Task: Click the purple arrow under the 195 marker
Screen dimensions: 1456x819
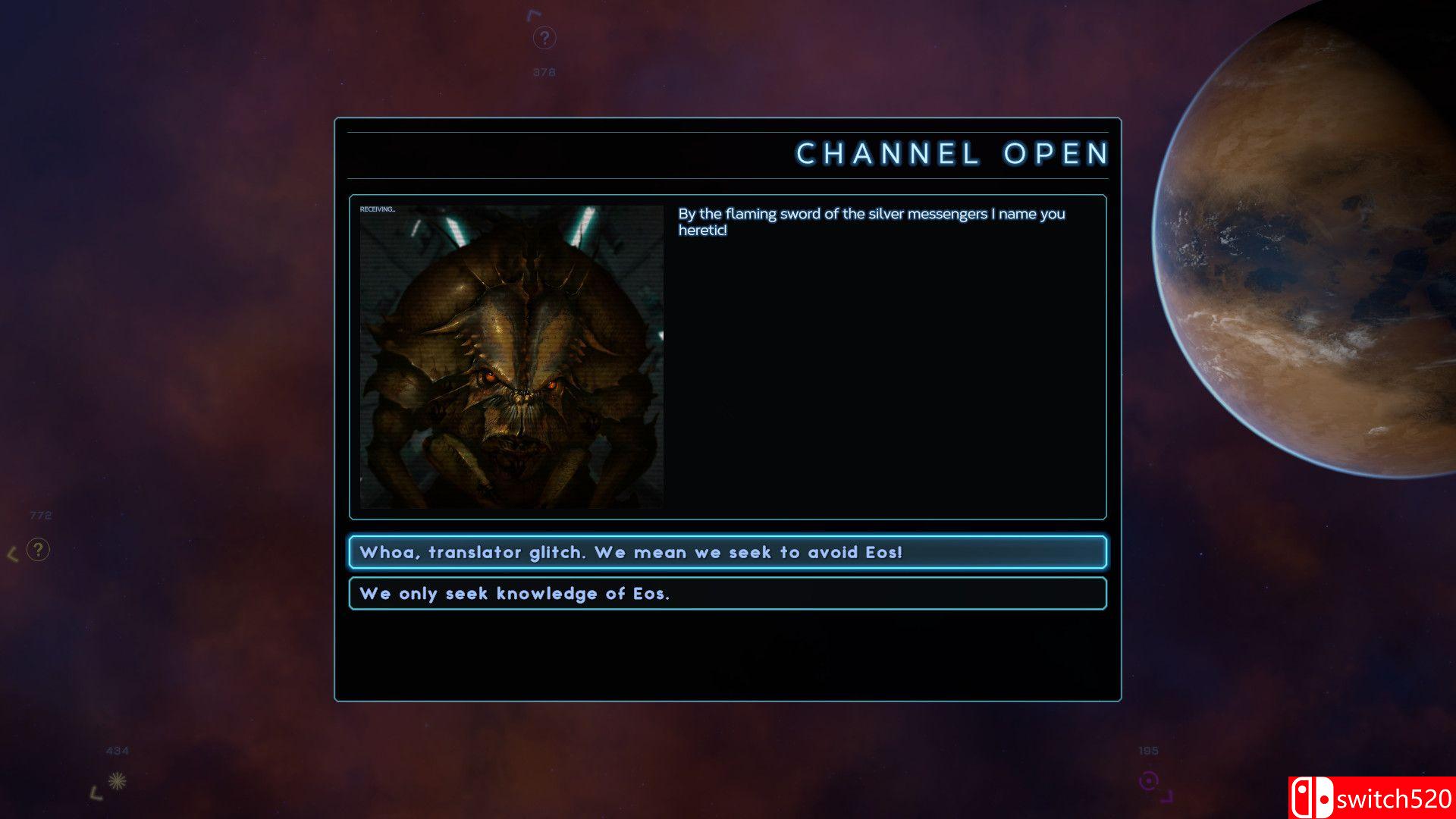Action: click(1167, 797)
